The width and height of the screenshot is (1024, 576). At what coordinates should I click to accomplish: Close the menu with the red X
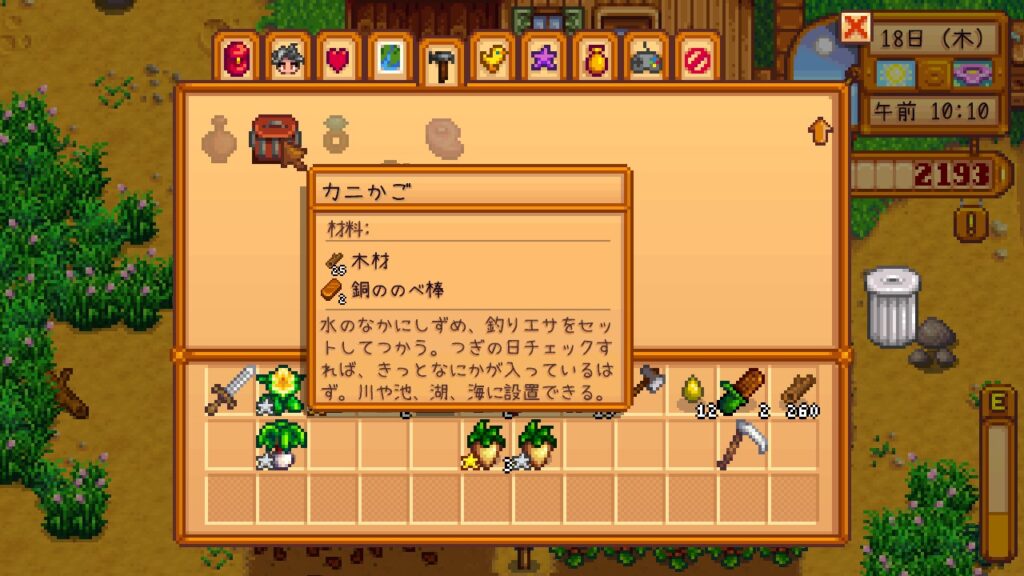(x=856, y=28)
